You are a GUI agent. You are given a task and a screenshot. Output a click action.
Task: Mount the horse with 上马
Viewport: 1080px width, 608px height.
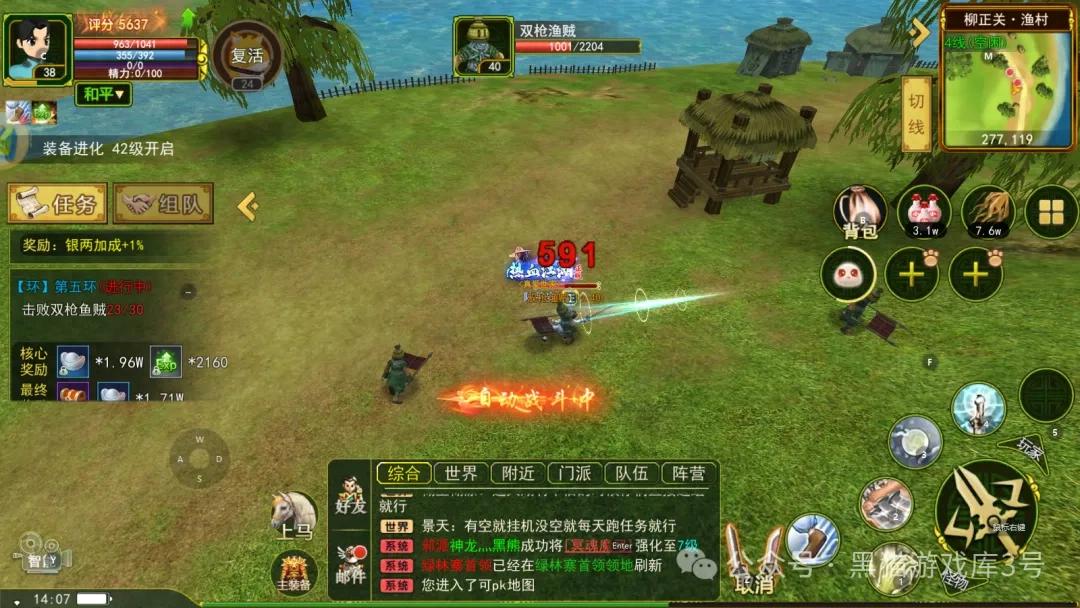point(293,514)
